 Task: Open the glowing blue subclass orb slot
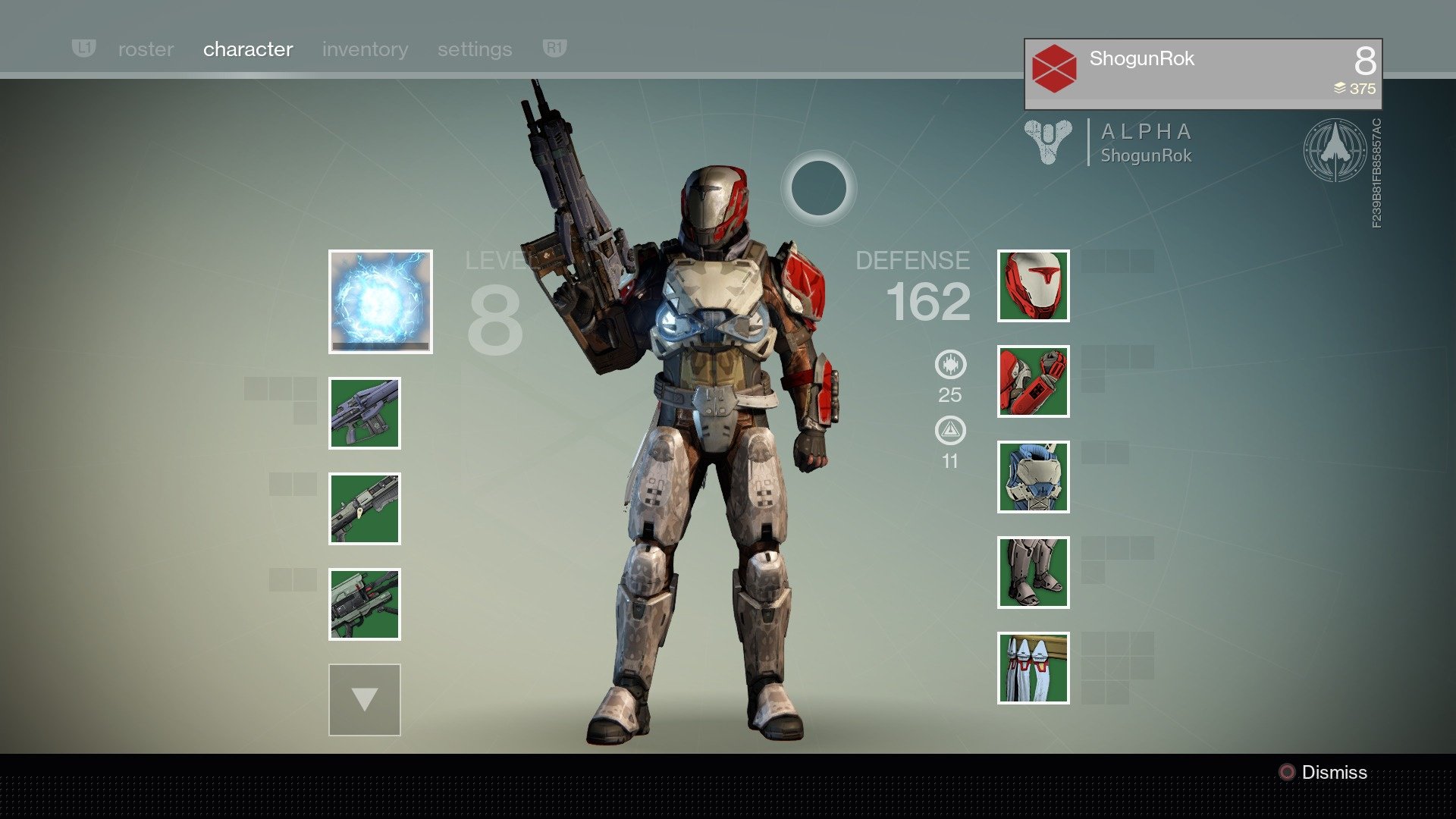[x=381, y=302]
